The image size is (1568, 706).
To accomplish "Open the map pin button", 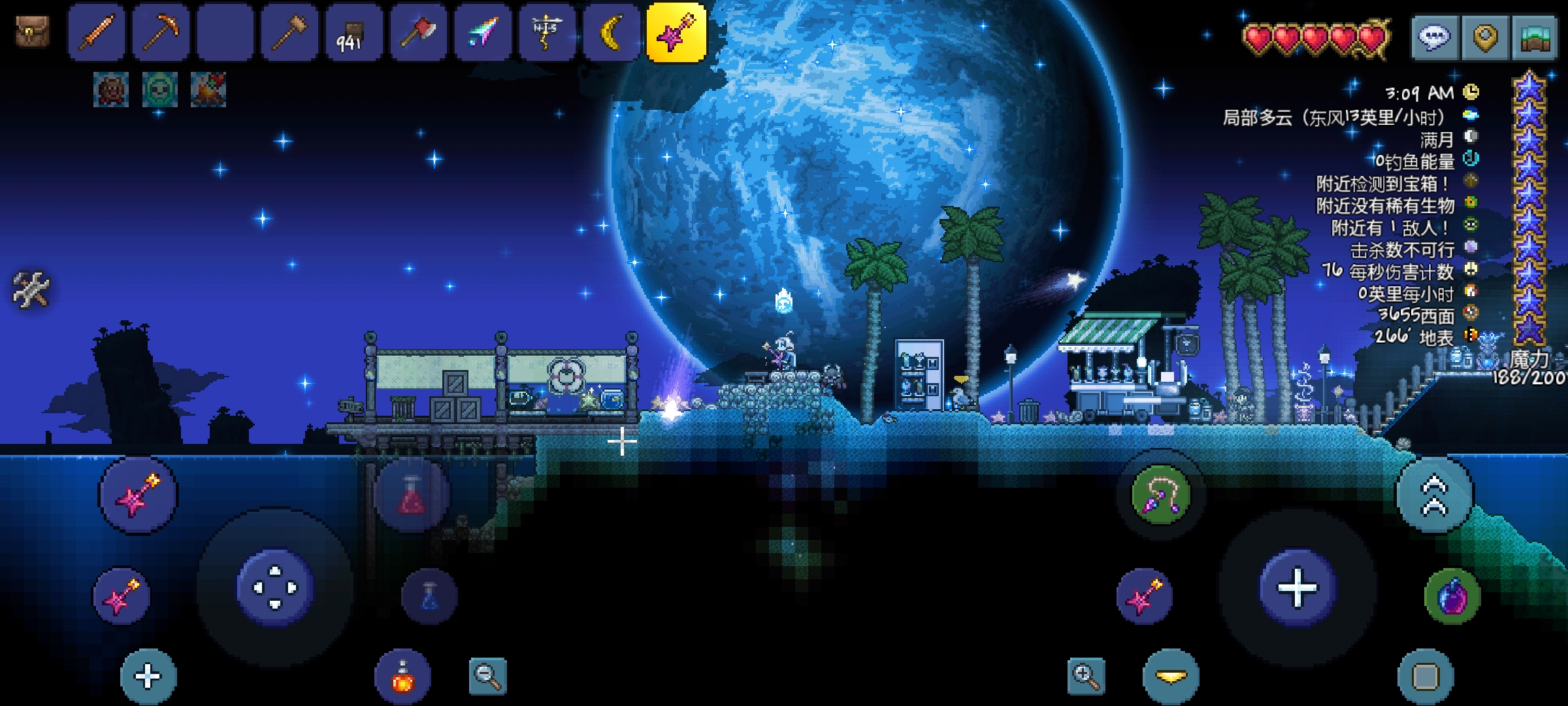I will click(1484, 38).
